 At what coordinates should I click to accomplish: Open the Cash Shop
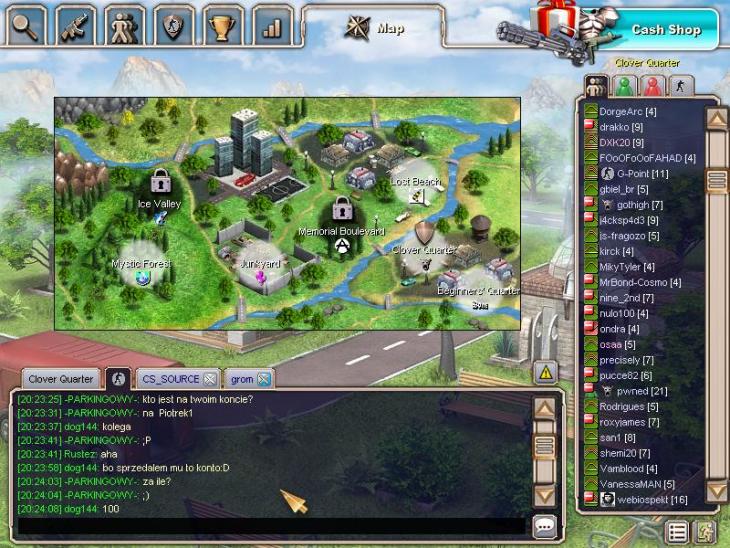[664, 29]
